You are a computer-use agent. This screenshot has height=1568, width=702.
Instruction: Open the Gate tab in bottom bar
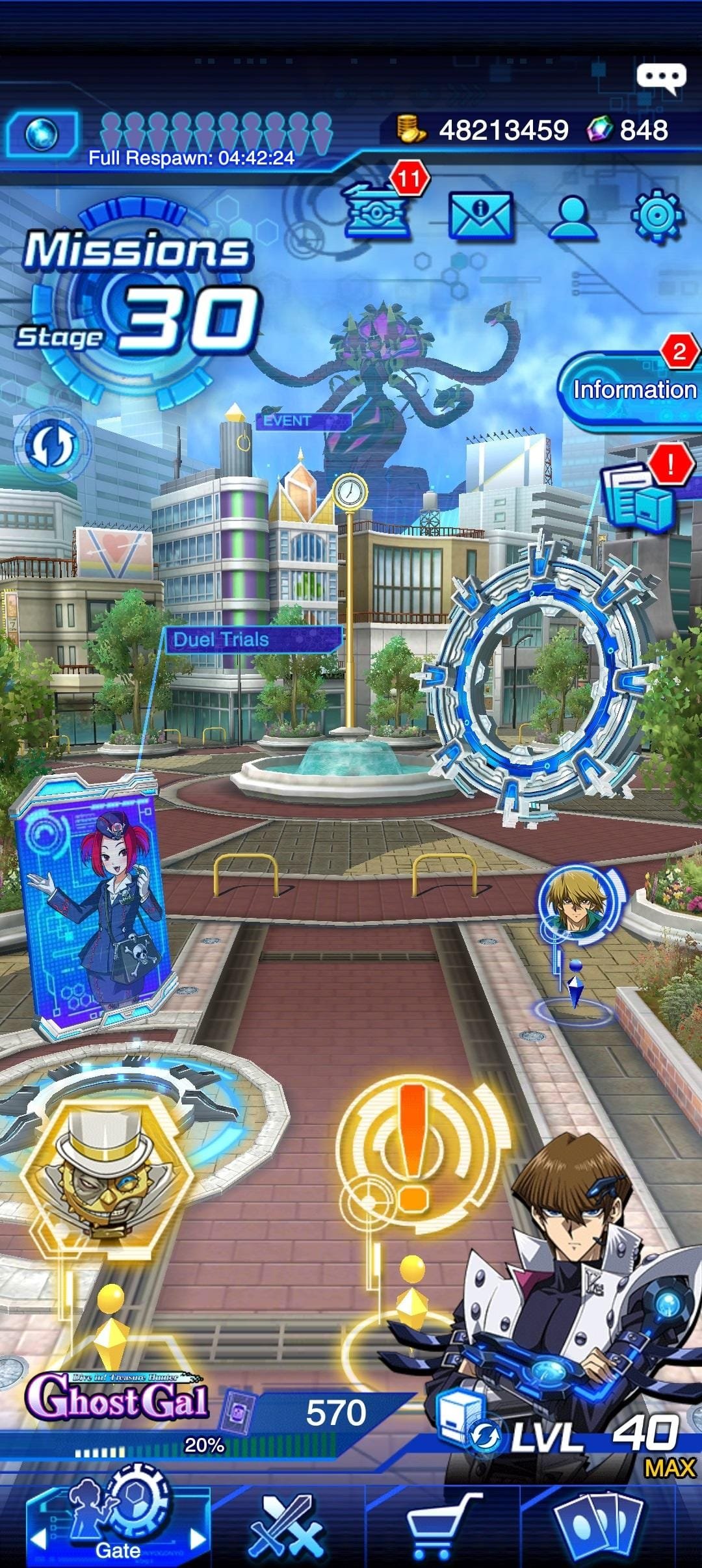pyautogui.click(x=118, y=1522)
